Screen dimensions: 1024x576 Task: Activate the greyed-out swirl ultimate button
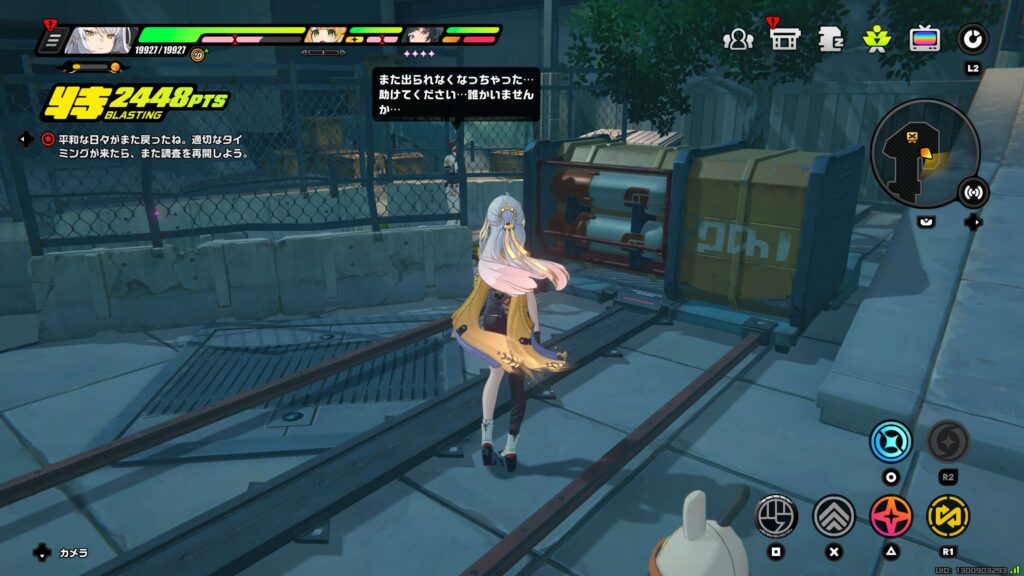tap(947, 441)
